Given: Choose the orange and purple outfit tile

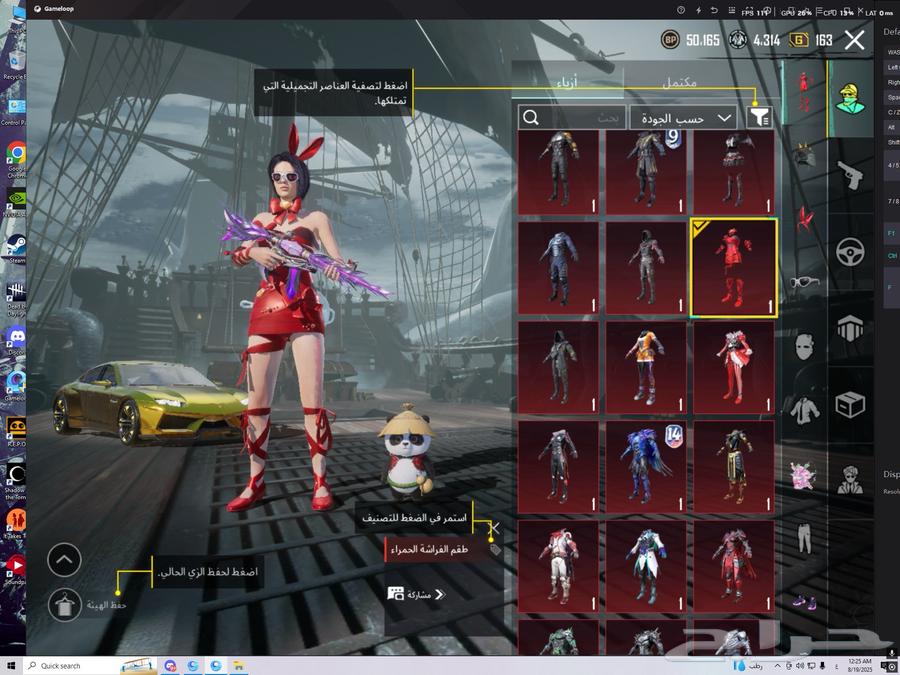Looking at the screenshot, I should tap(646, 367).
